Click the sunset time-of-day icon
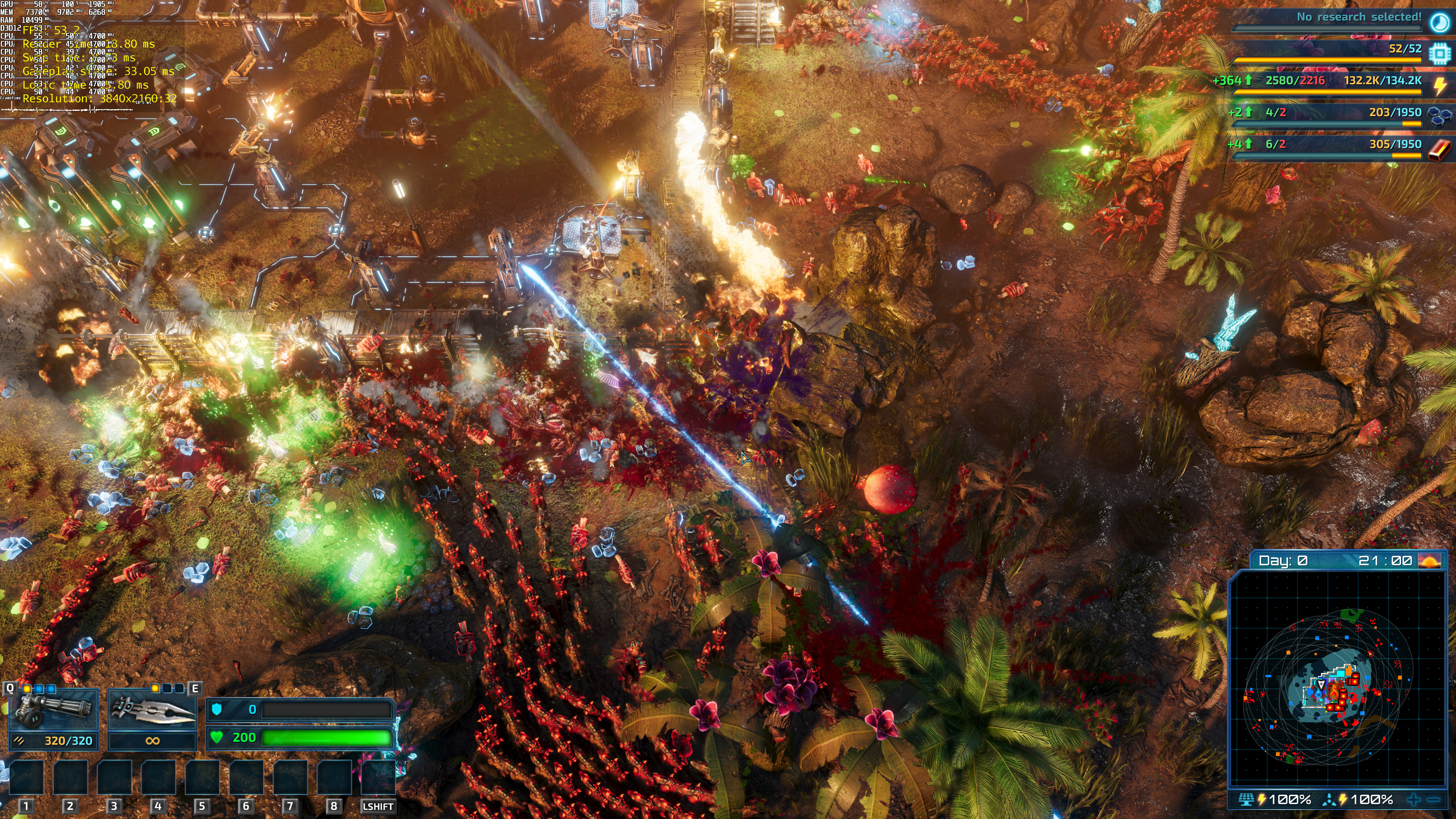Viewport: 1456px width, 819px height. click(1430, 561)
